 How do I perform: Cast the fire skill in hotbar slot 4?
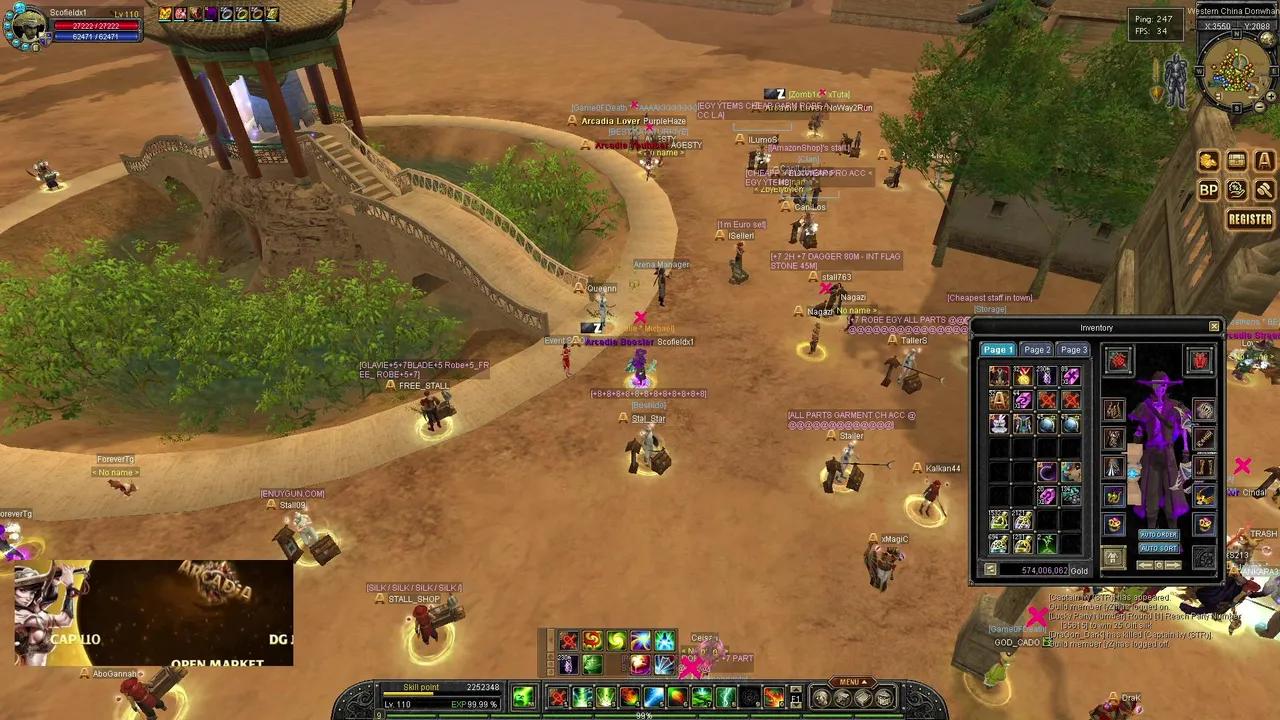point(630,697)
